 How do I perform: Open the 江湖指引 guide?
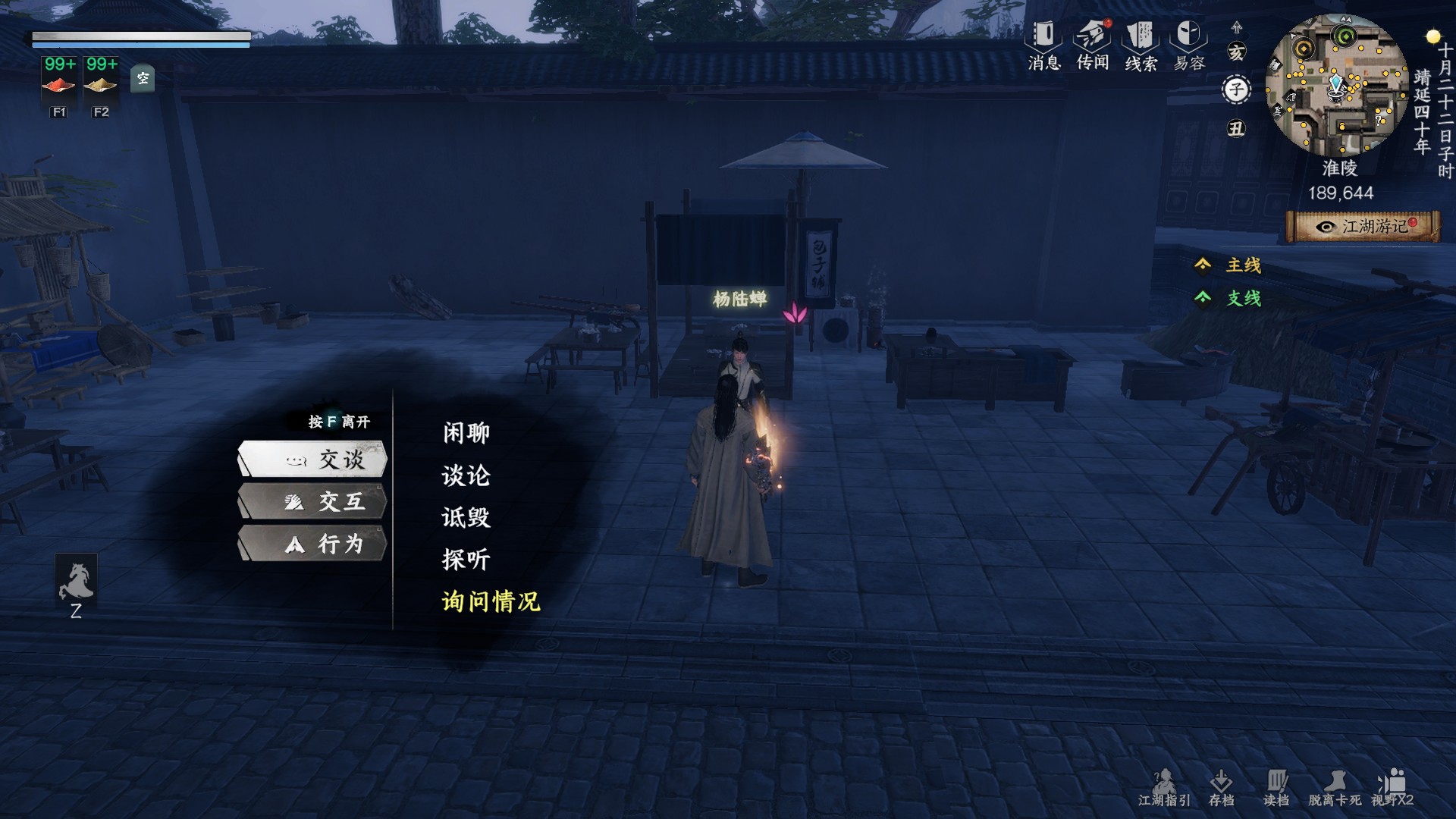pyautogui.click(x=1164, y=787)
